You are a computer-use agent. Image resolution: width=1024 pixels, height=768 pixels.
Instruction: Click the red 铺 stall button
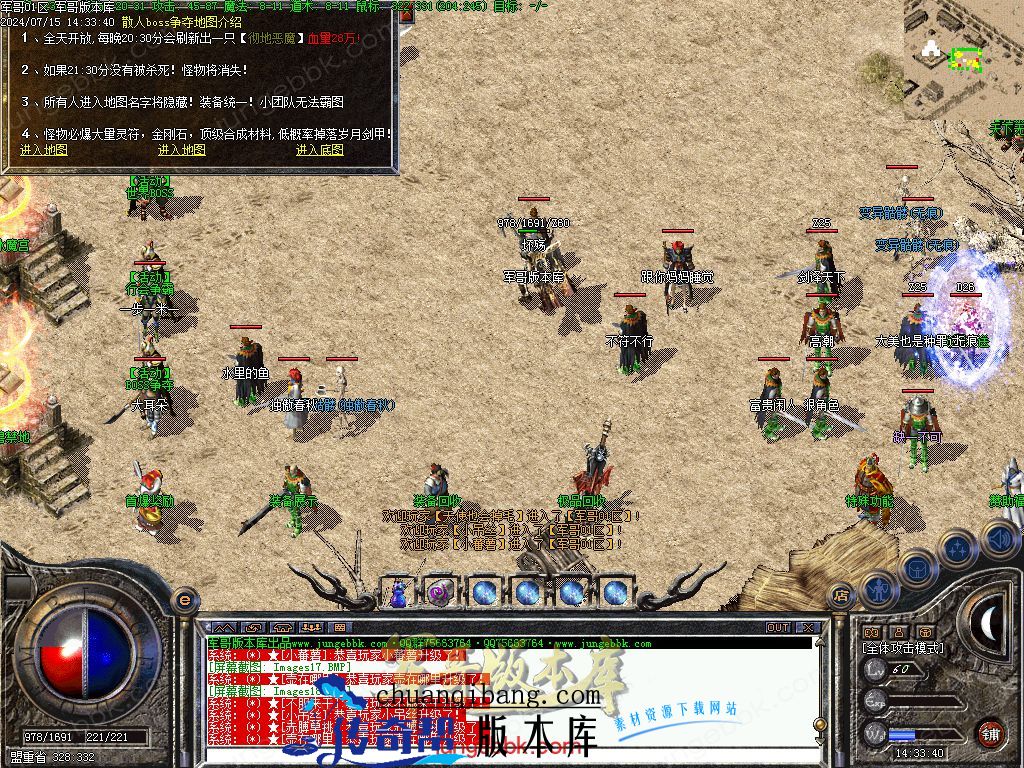coord(990,731)
